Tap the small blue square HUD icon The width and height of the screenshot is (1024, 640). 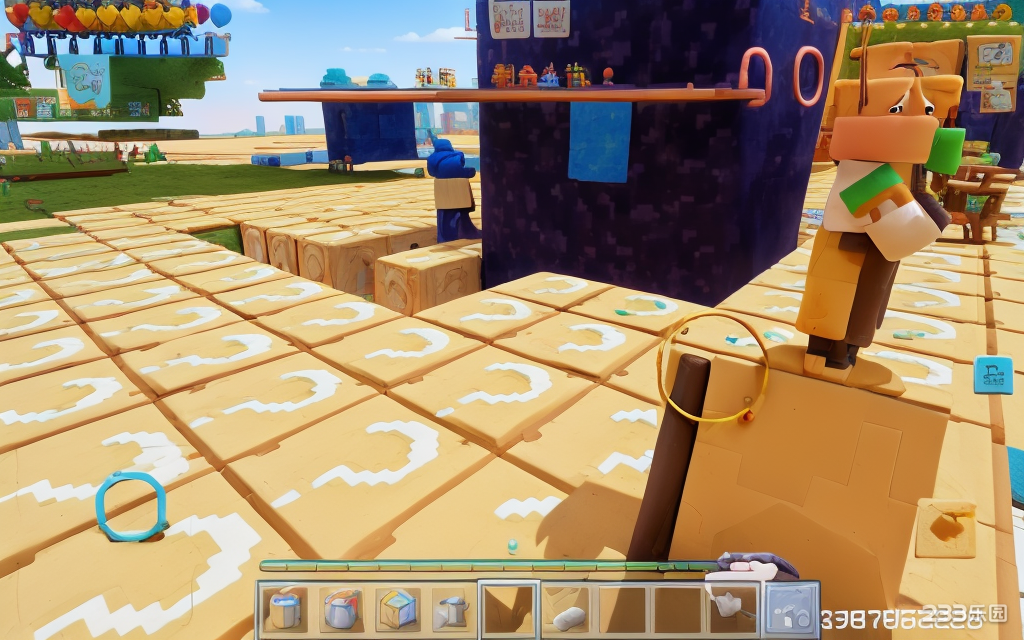tap(992, 375)
